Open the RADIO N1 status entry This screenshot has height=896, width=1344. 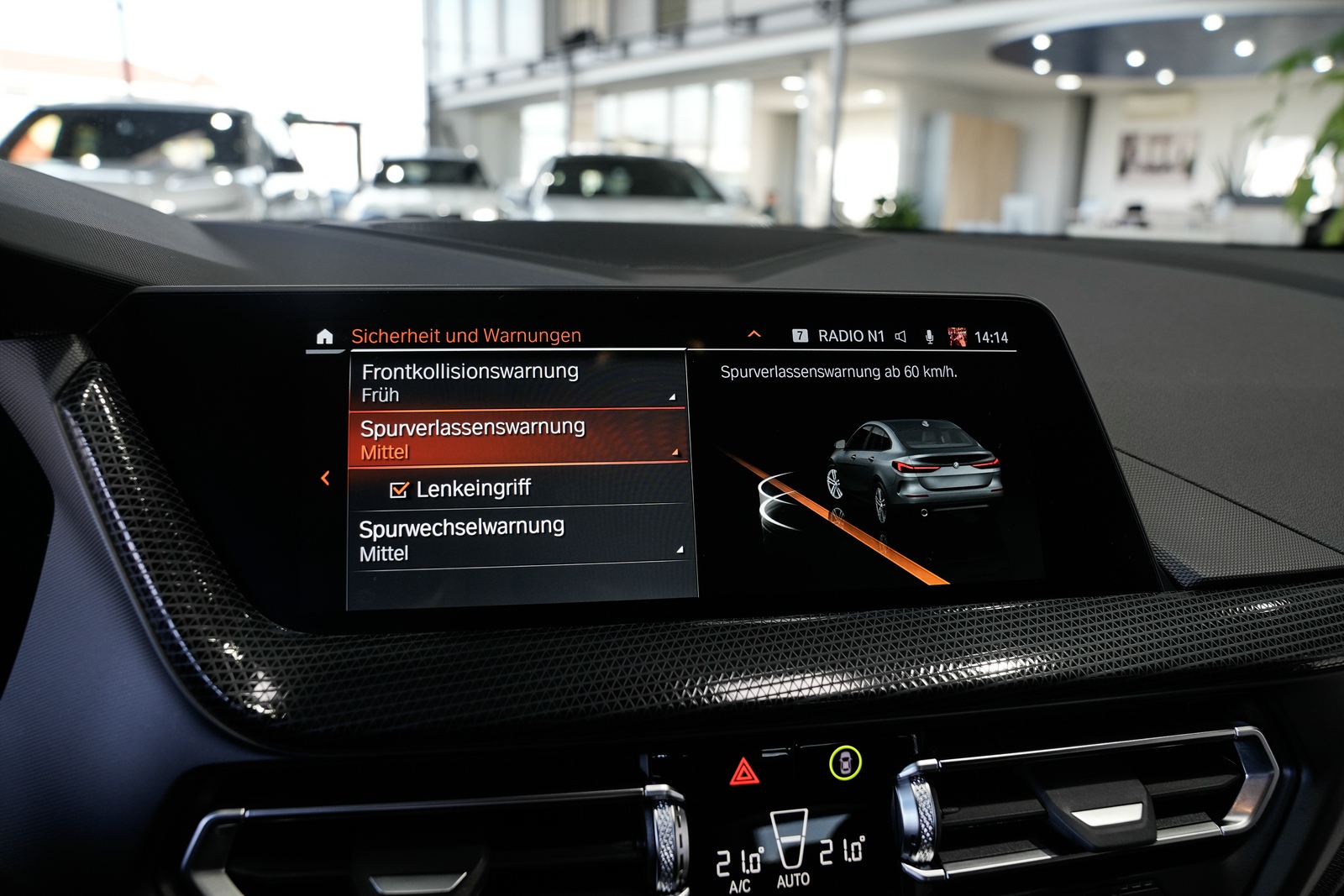click(850, 336)
